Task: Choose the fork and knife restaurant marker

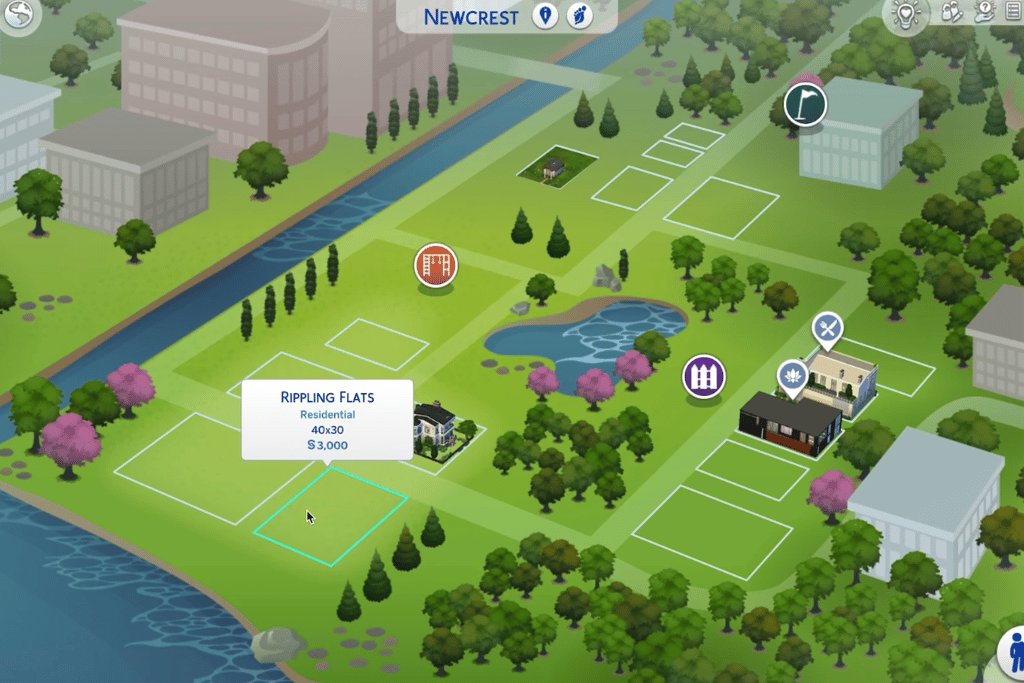Action: 827,327
